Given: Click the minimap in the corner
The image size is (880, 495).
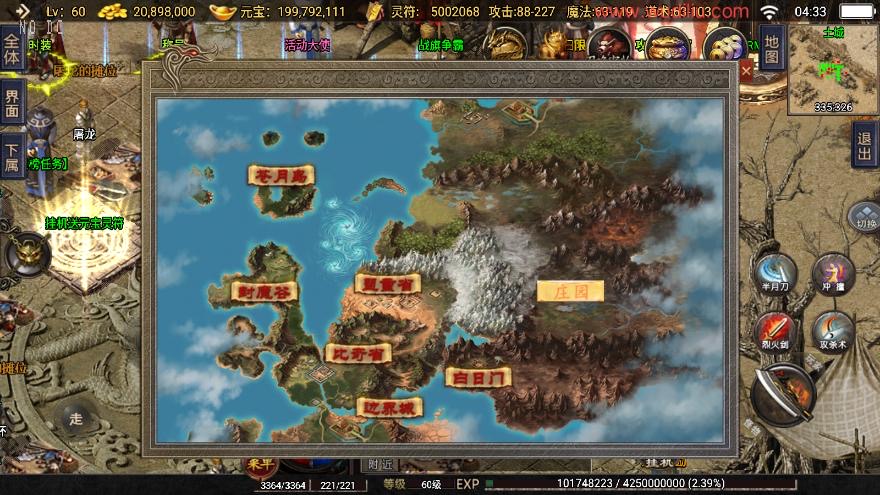Looking at the screenshot, I should pos(832,68).
